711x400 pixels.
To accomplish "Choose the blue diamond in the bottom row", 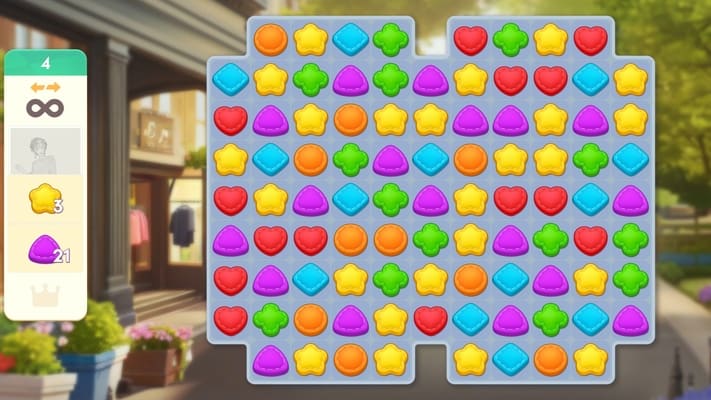I will tap(510, 359).
